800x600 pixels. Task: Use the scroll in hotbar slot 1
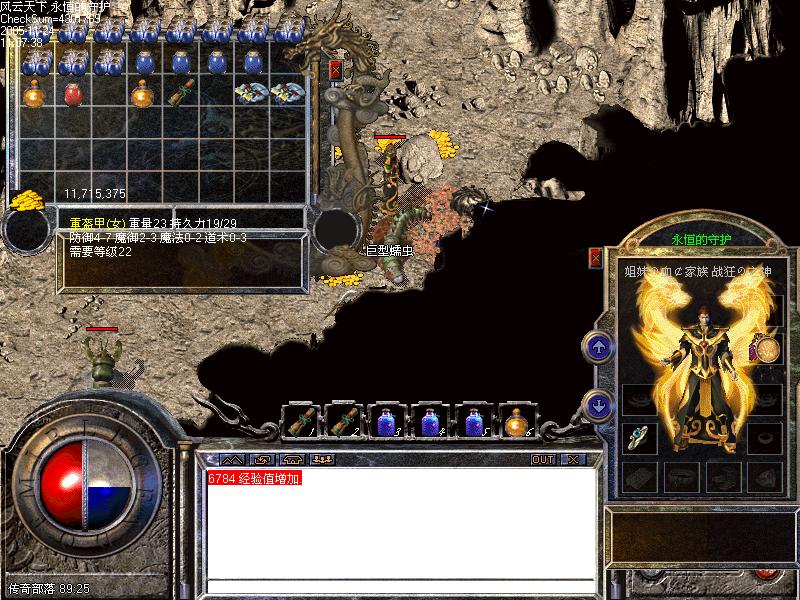tap(299, 422)
